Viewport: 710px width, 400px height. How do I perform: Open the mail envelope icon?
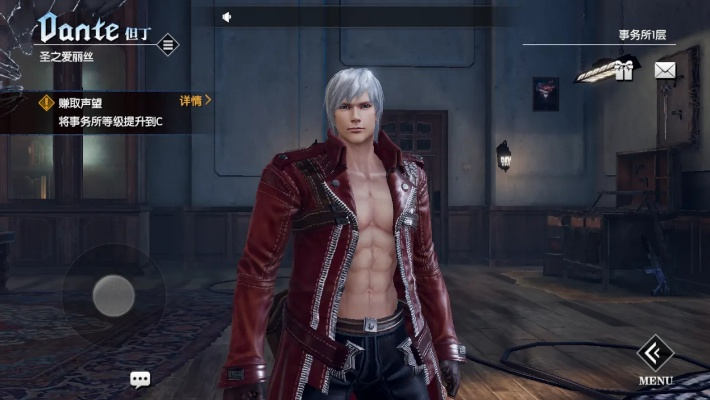(x=665, y=70)
